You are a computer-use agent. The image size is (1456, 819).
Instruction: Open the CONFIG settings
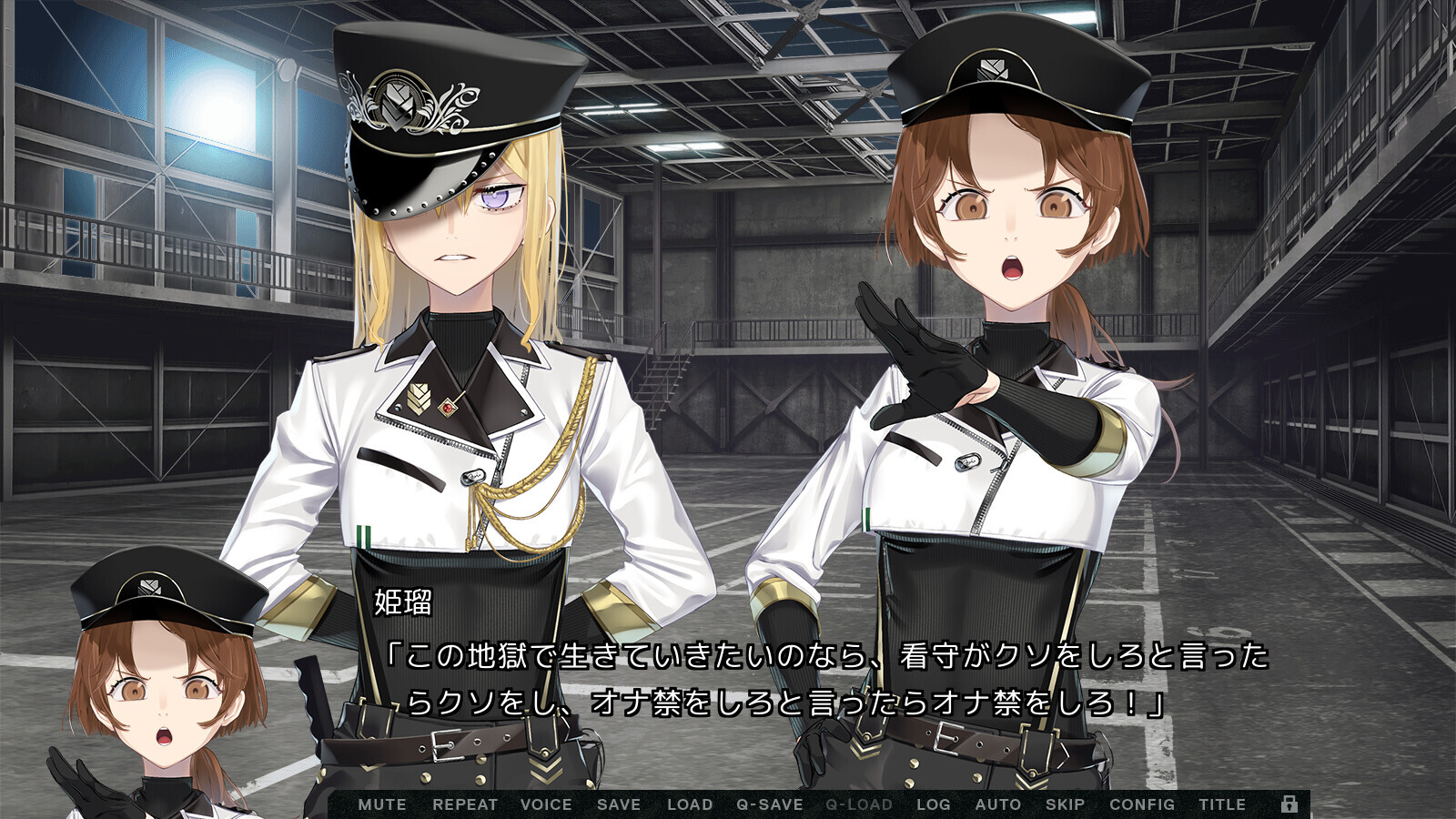1142,804
